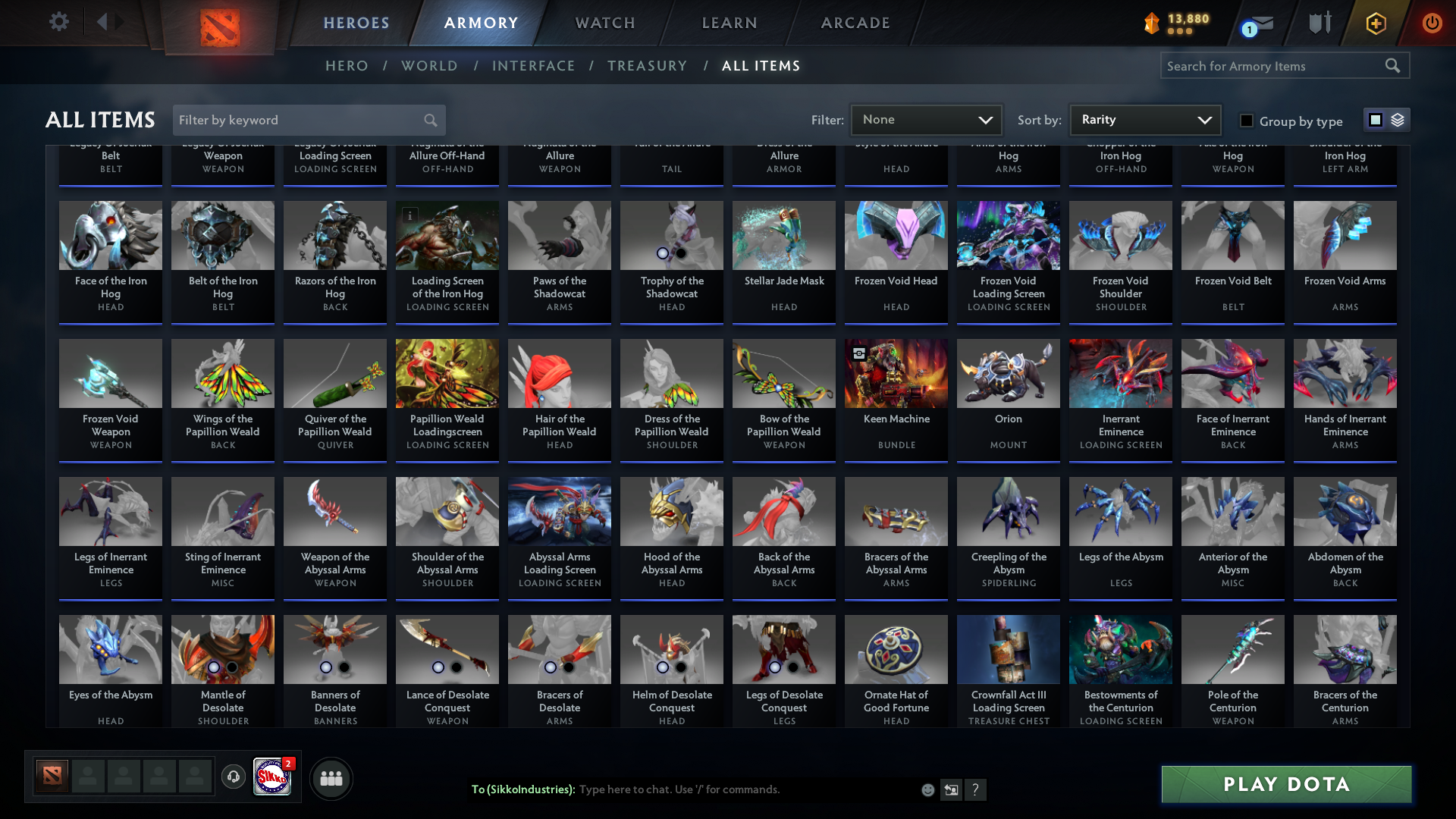
Task: Open the Filter dropdown set to None
Action: (926, 119)
